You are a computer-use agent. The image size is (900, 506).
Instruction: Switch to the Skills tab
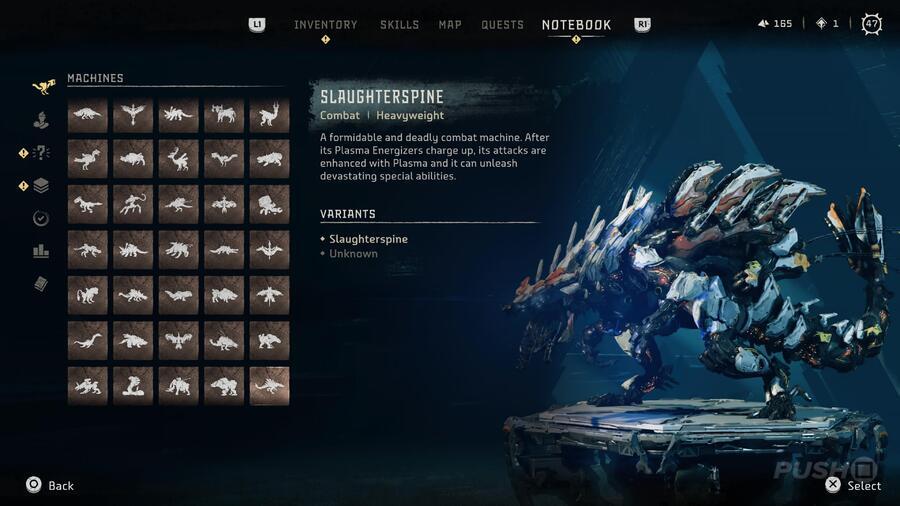click(x=399, y=25)
